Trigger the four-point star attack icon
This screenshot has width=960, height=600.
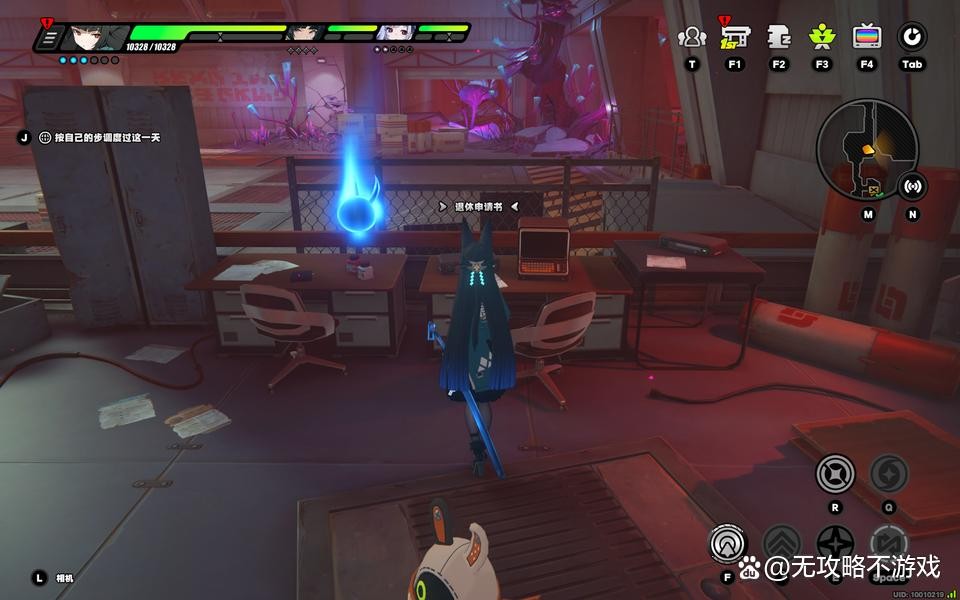(835, 545)
